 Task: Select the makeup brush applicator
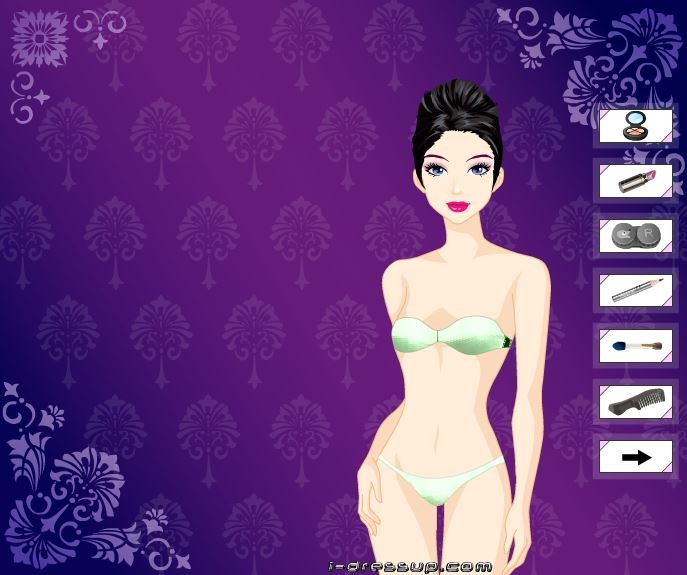tap(635, 346)
